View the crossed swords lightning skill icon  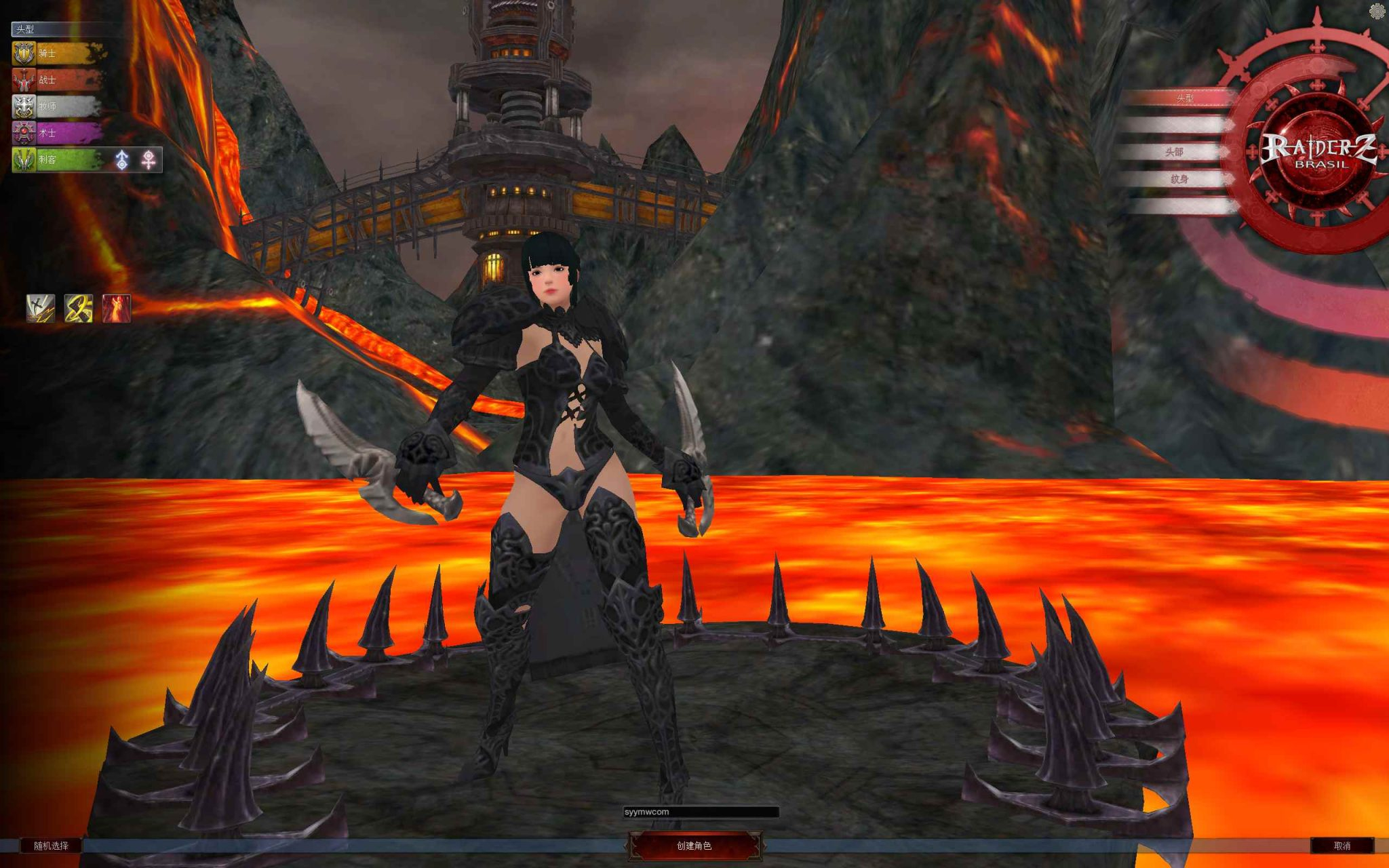pyautogui.click(x=41, y=308)
